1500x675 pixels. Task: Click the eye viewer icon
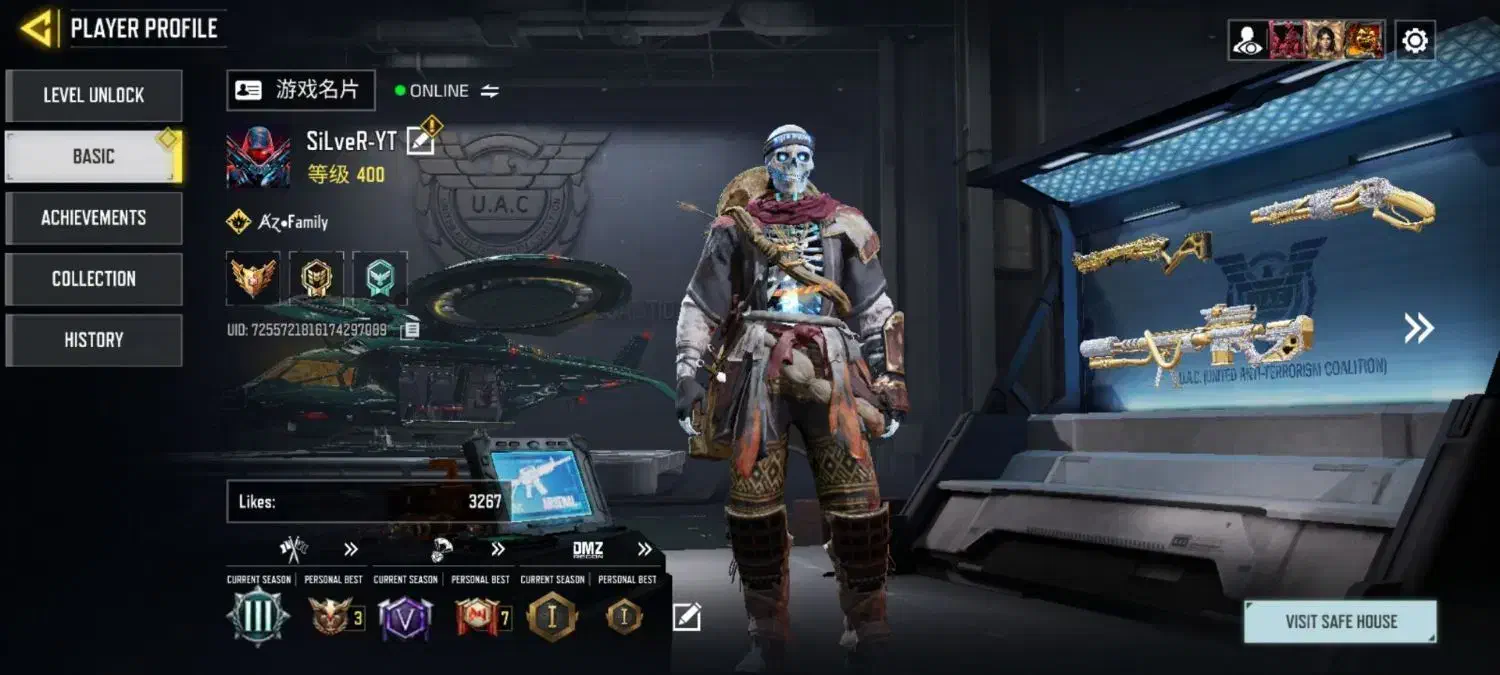pos(1248,41)
